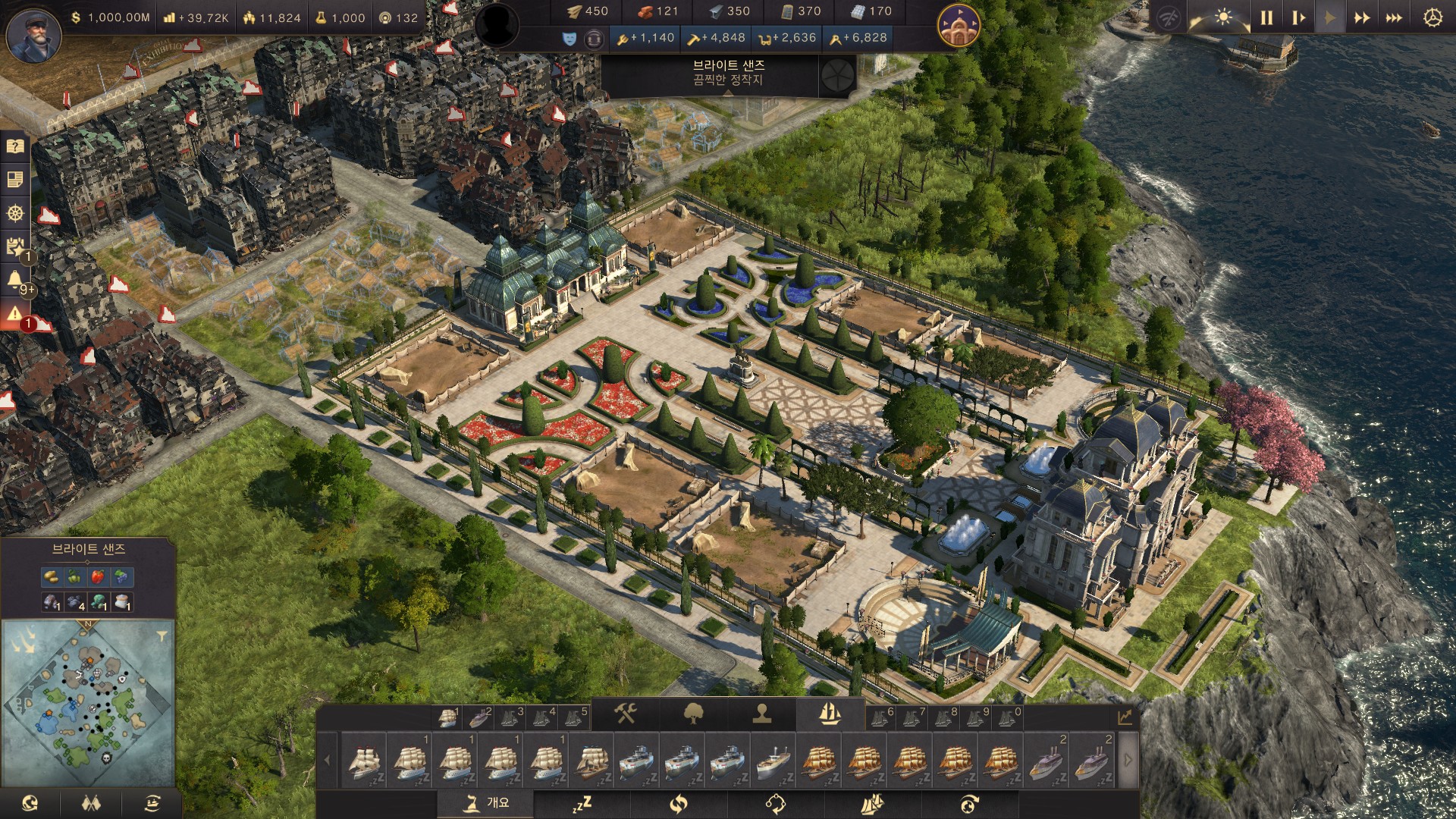
Task: Open the minimap filter funnel
Action: point(162,636)
